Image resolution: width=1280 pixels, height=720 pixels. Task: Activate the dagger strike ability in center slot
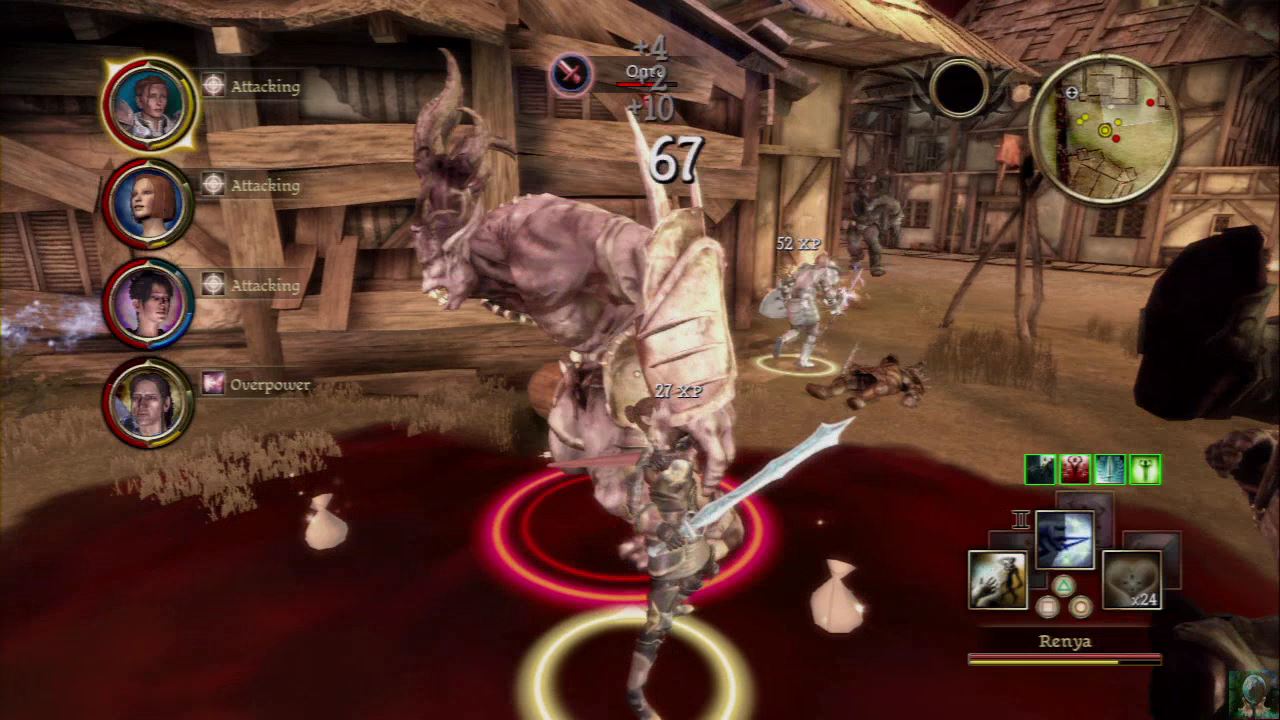click(x=1064, y=541)
